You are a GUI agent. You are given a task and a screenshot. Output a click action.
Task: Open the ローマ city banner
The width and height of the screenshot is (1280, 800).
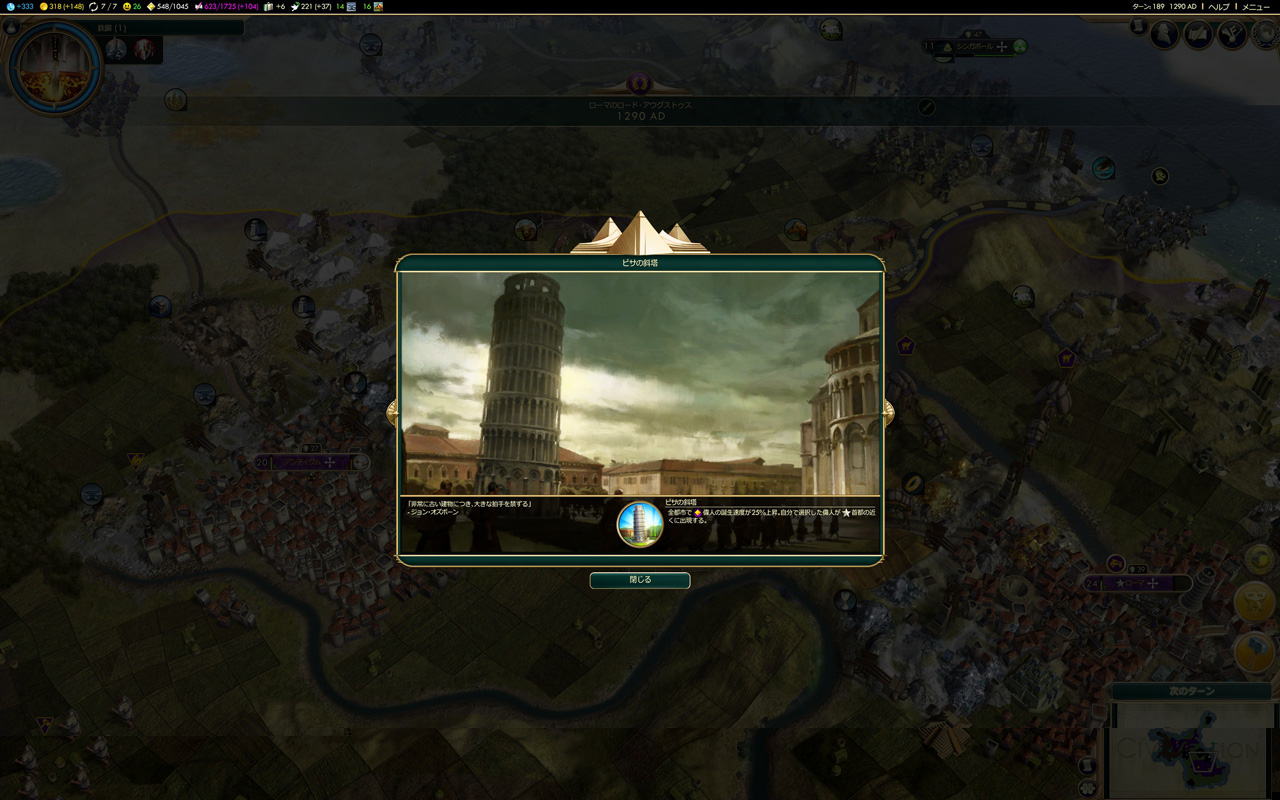tap(1140, 583)
